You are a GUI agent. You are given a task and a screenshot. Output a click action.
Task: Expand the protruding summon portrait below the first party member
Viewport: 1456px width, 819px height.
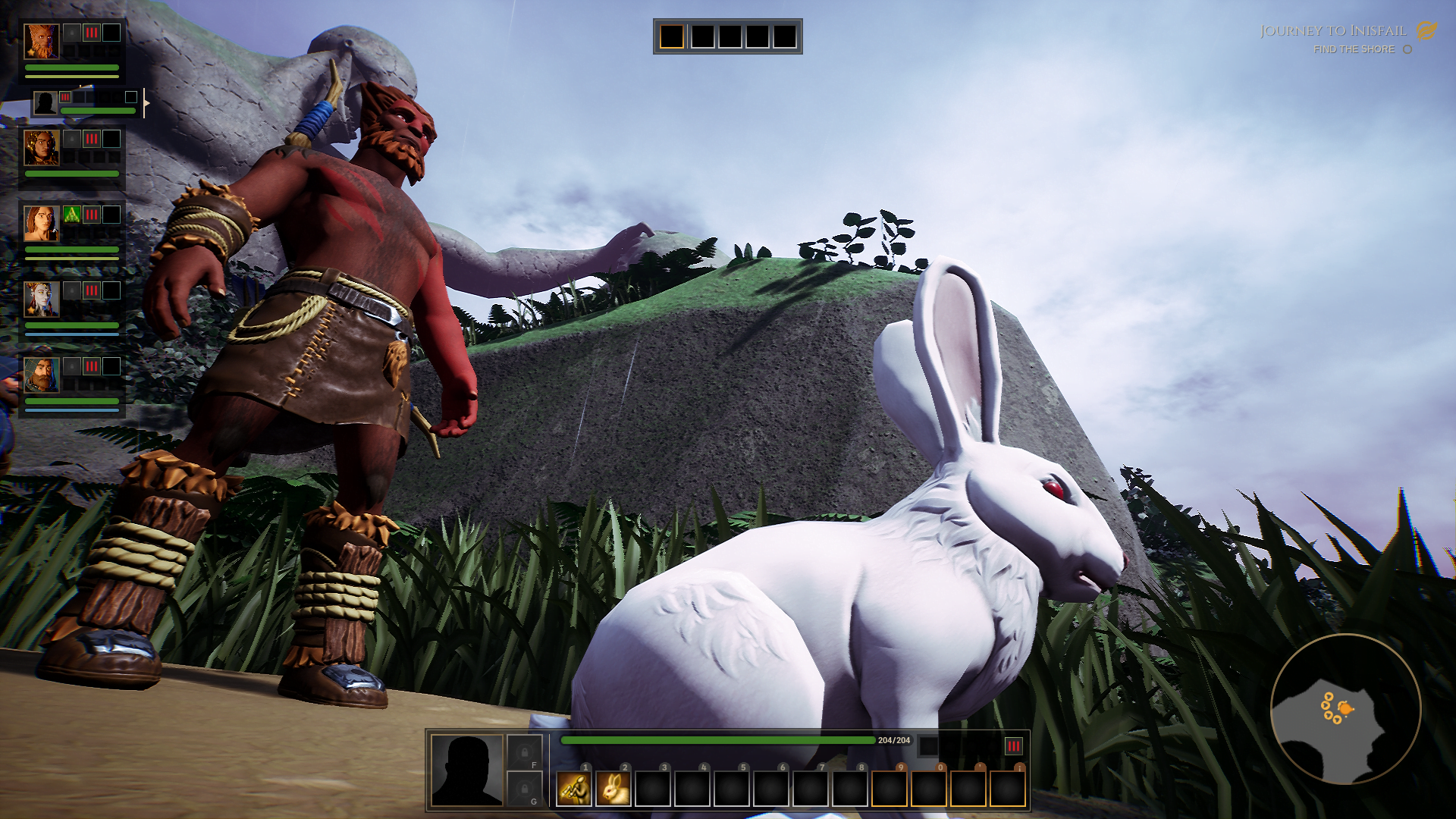pyautogui.click(x=45, y=102)
